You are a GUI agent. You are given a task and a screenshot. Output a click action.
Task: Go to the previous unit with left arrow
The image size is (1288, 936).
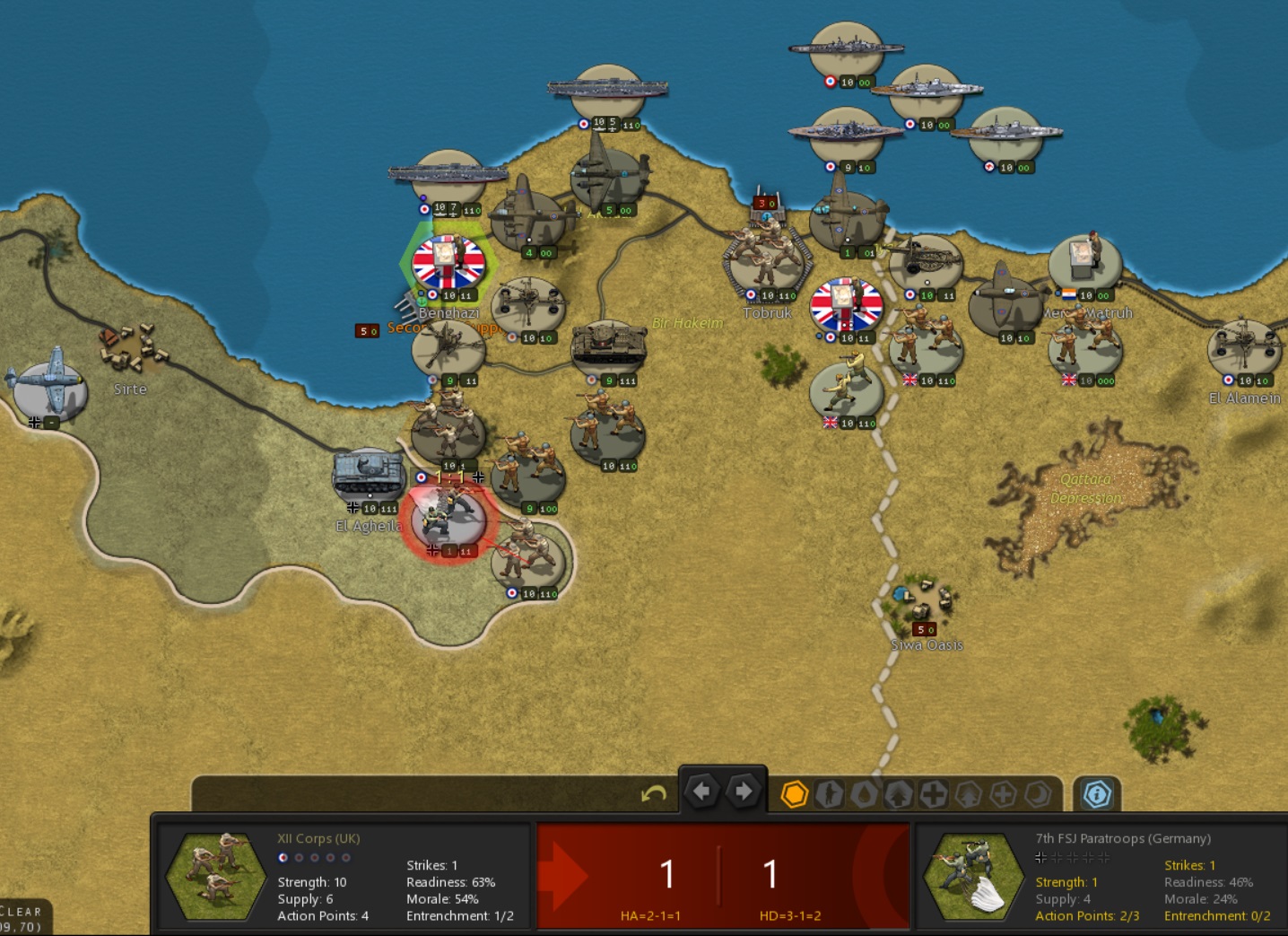coord(702,792)
